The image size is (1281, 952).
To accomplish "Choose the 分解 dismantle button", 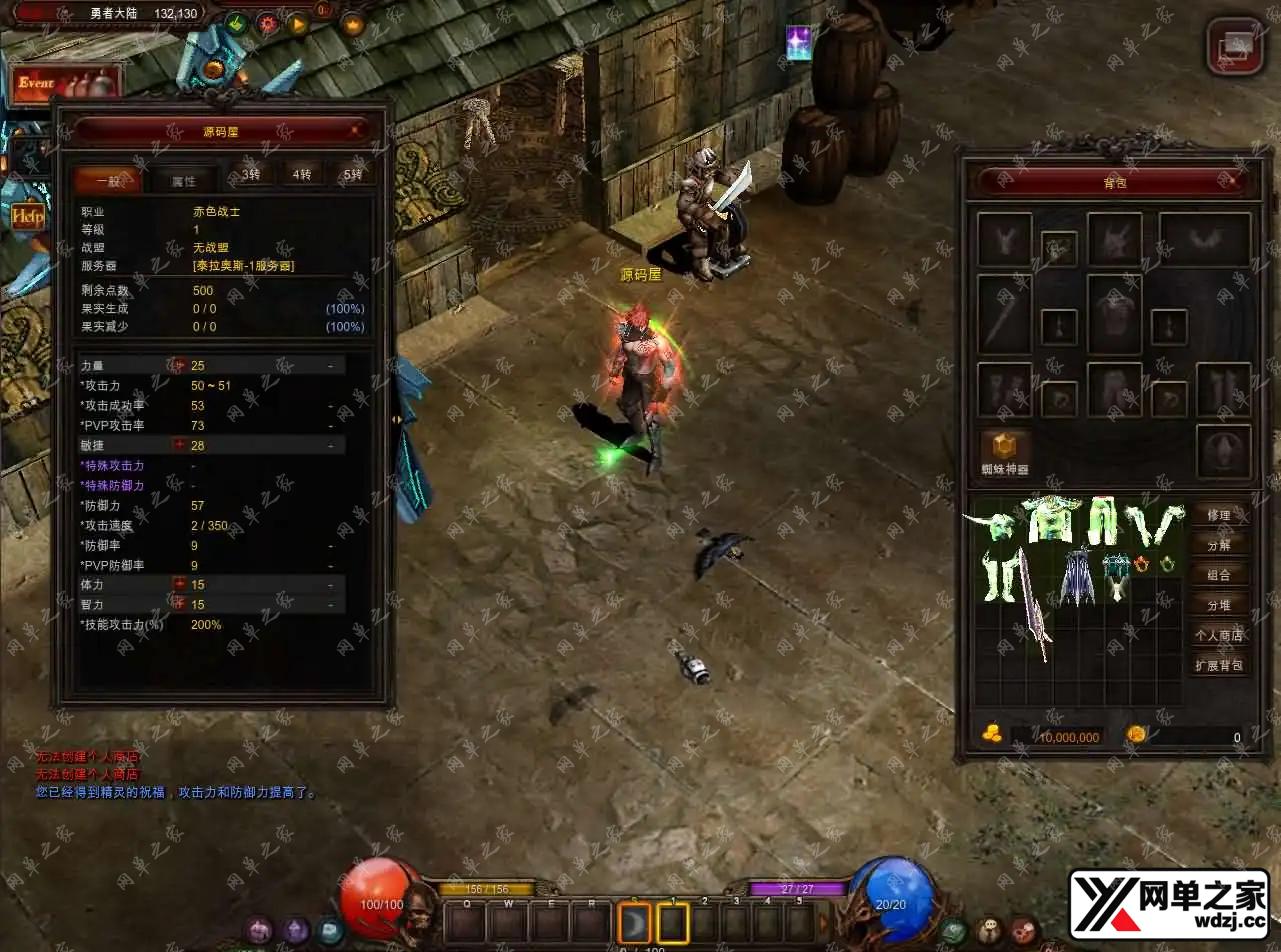I will 1219,545.
